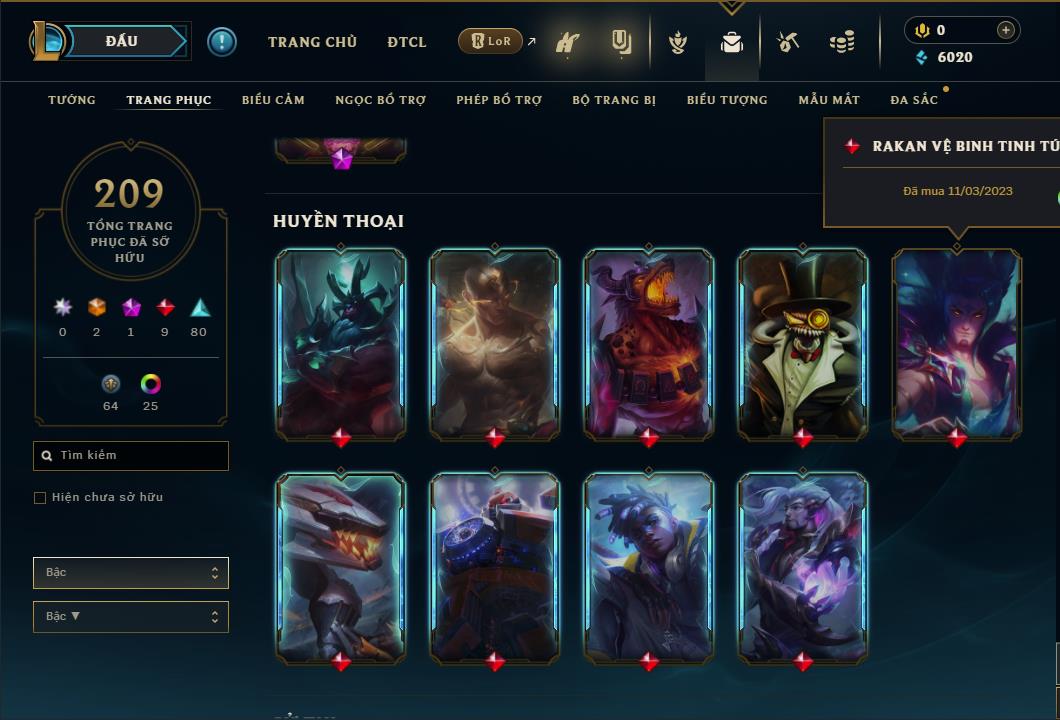Open the MẪU MẮT tab
The height and width of the screenshot is (720, 1060).
pos(829,100)
